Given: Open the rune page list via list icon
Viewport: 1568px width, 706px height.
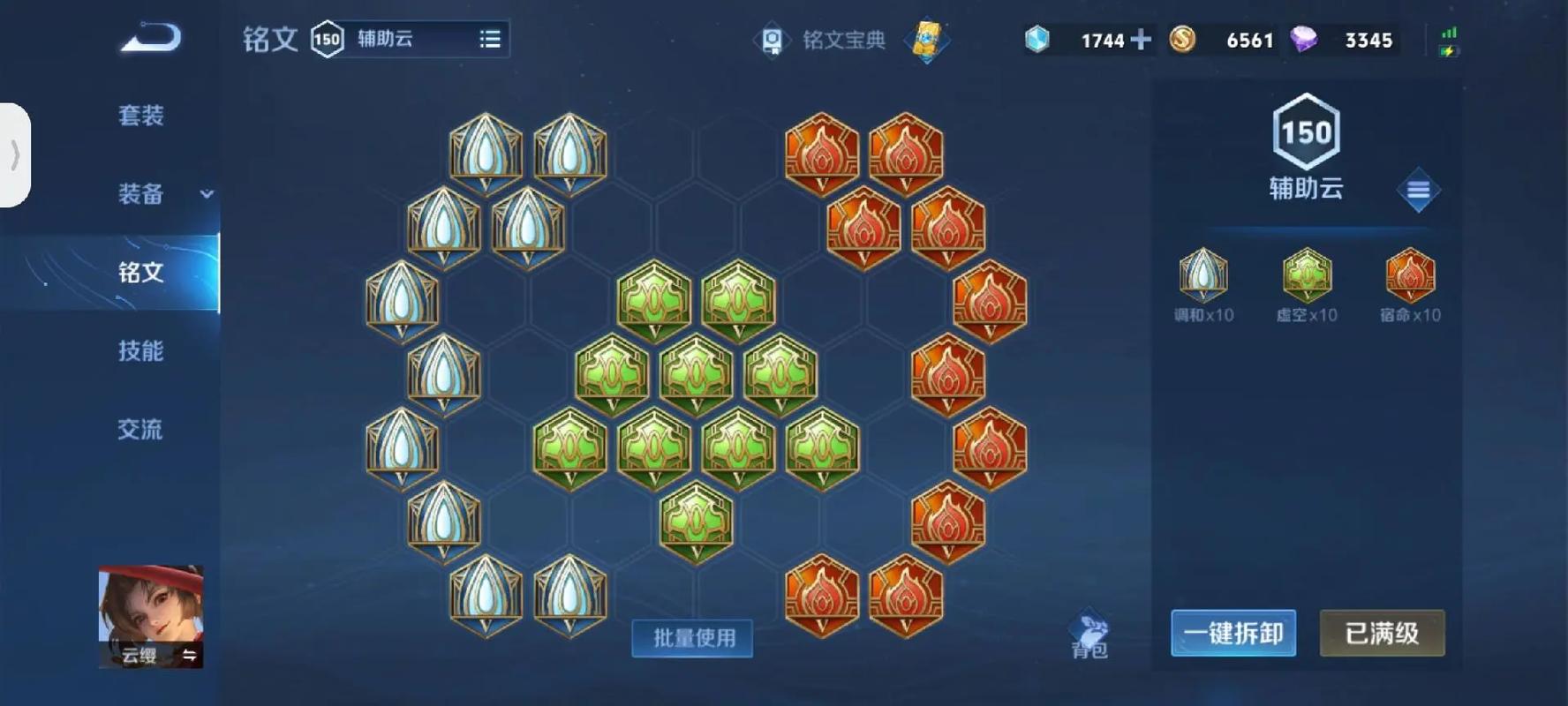Looking at the screenshot, I should pos(492,39).
